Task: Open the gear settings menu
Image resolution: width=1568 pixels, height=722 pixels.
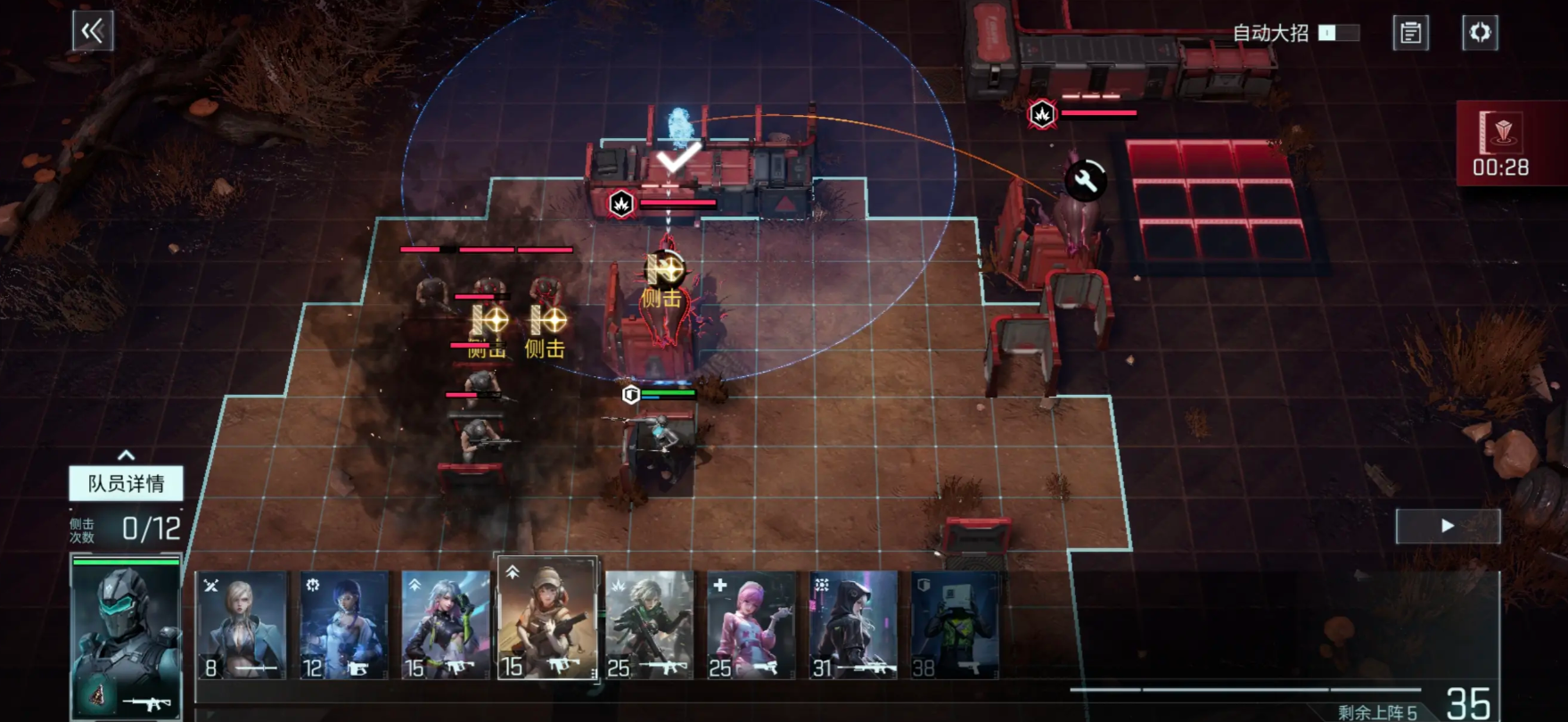Action: click(1480, 33)
